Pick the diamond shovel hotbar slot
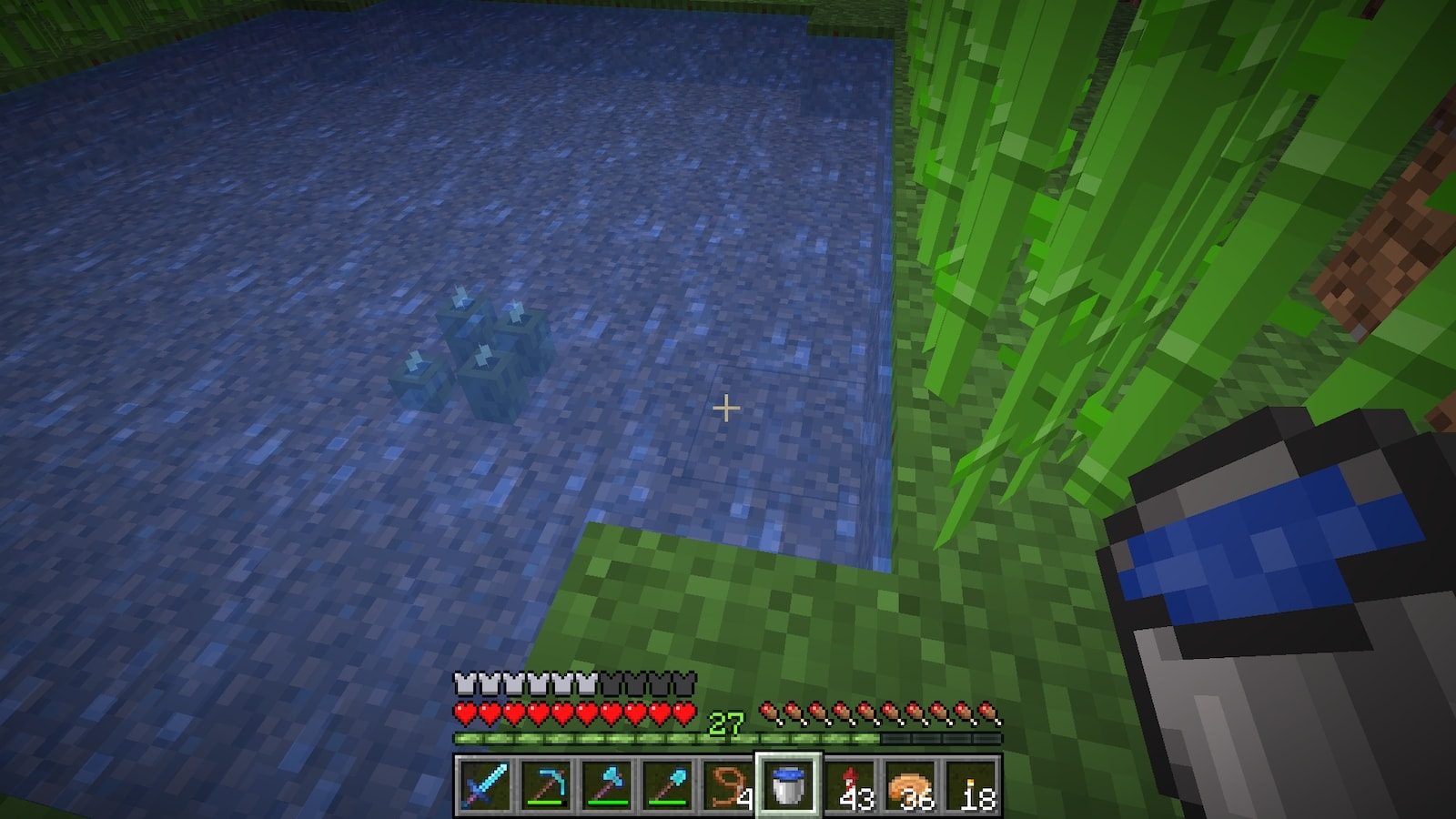The height and width of the screenshot is (819, 1456). (x=667, y=785)
